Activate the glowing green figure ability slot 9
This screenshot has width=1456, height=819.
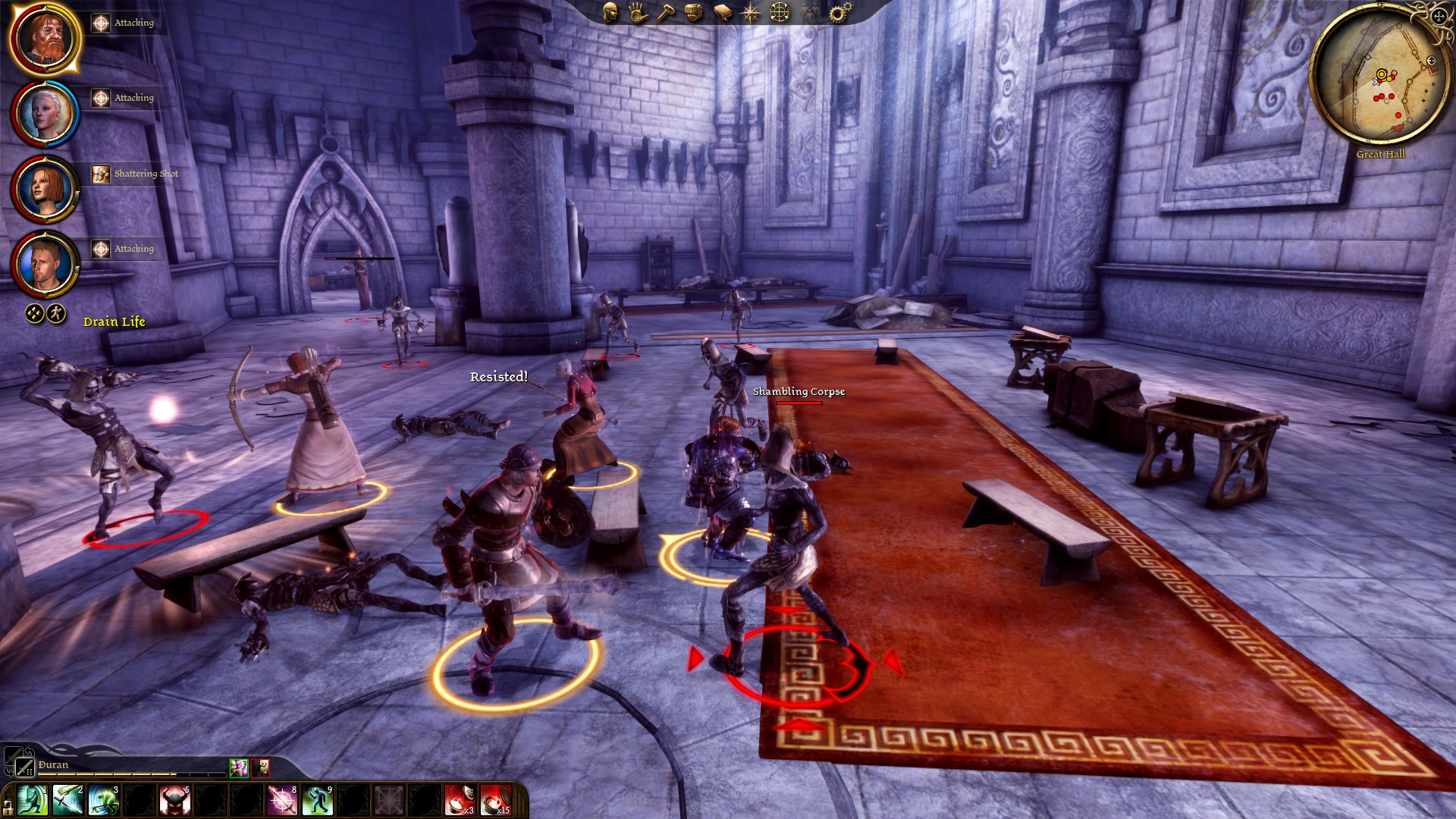point(318,801)
